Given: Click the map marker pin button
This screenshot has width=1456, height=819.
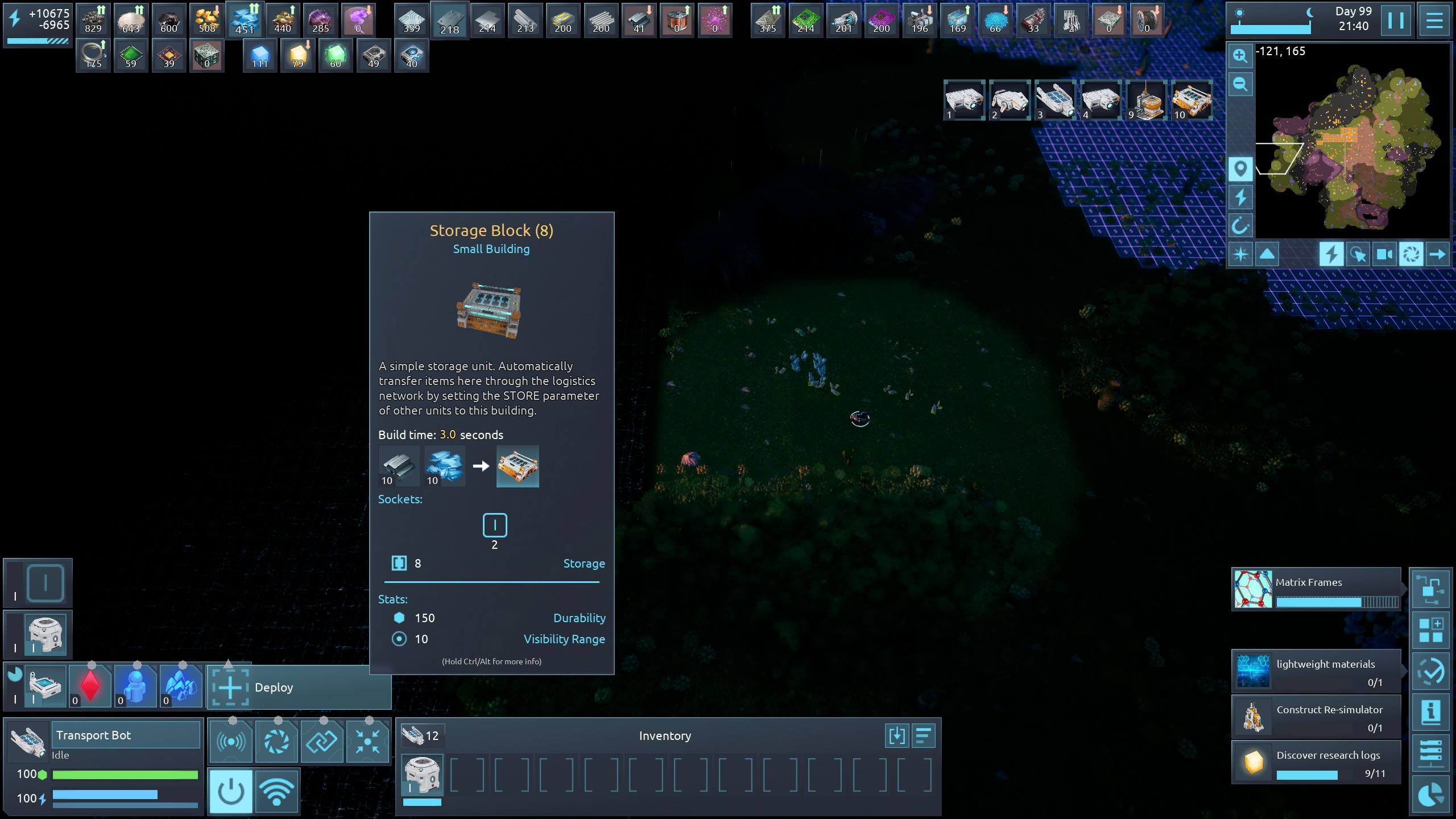Looking at the screenshot, I should 1240,169.
